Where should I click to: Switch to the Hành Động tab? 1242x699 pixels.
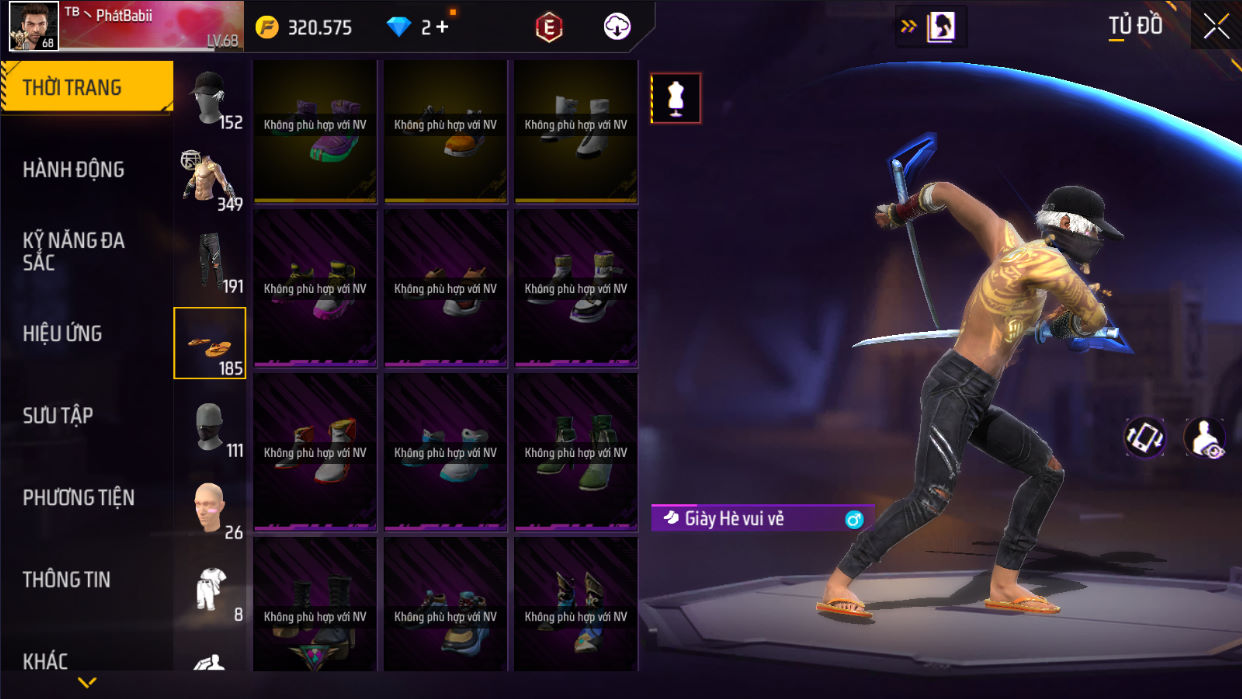pos(74,170)
